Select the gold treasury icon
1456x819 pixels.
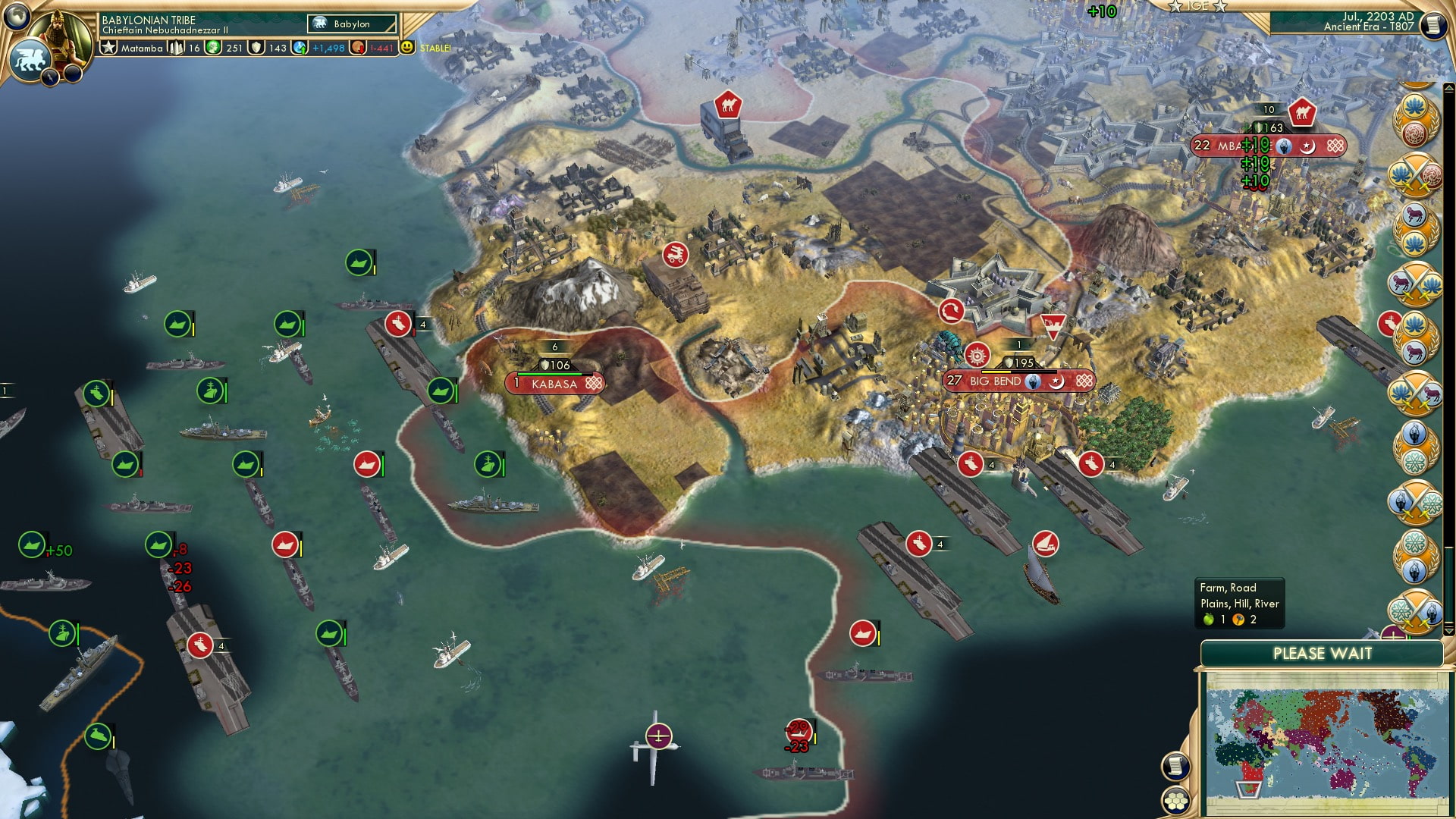(x=212, y=47)
